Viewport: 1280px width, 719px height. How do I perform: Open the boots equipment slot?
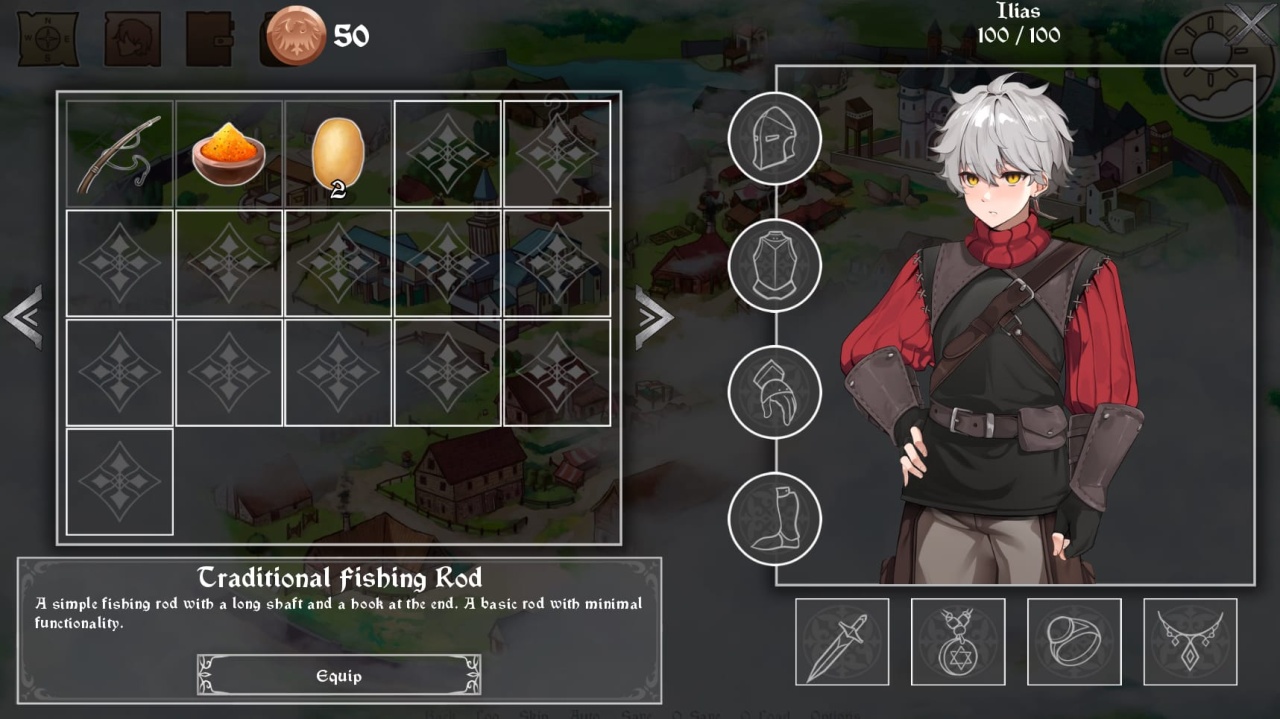tap(774, 519)
